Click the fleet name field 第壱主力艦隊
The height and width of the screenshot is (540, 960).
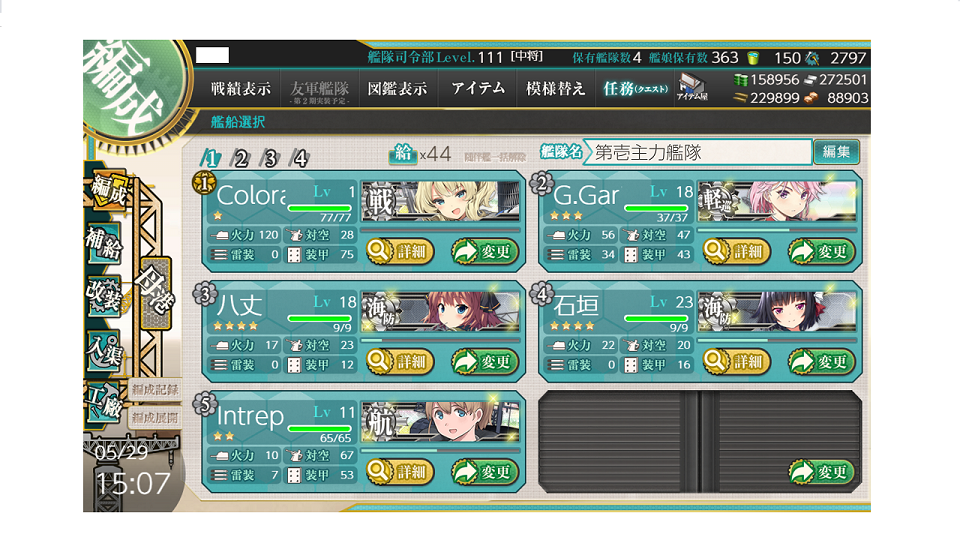697,152
